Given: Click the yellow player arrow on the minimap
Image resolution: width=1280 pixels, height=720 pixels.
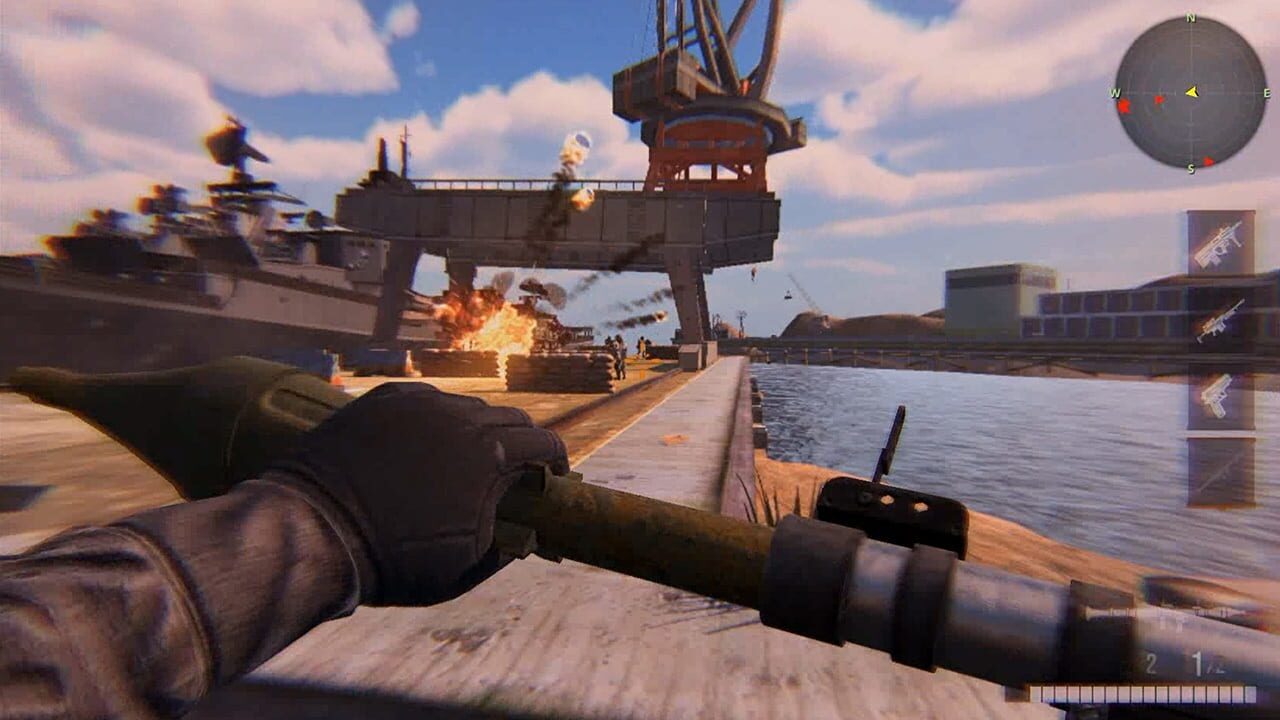Looking at the screenshot, I should coord(1192,90).
